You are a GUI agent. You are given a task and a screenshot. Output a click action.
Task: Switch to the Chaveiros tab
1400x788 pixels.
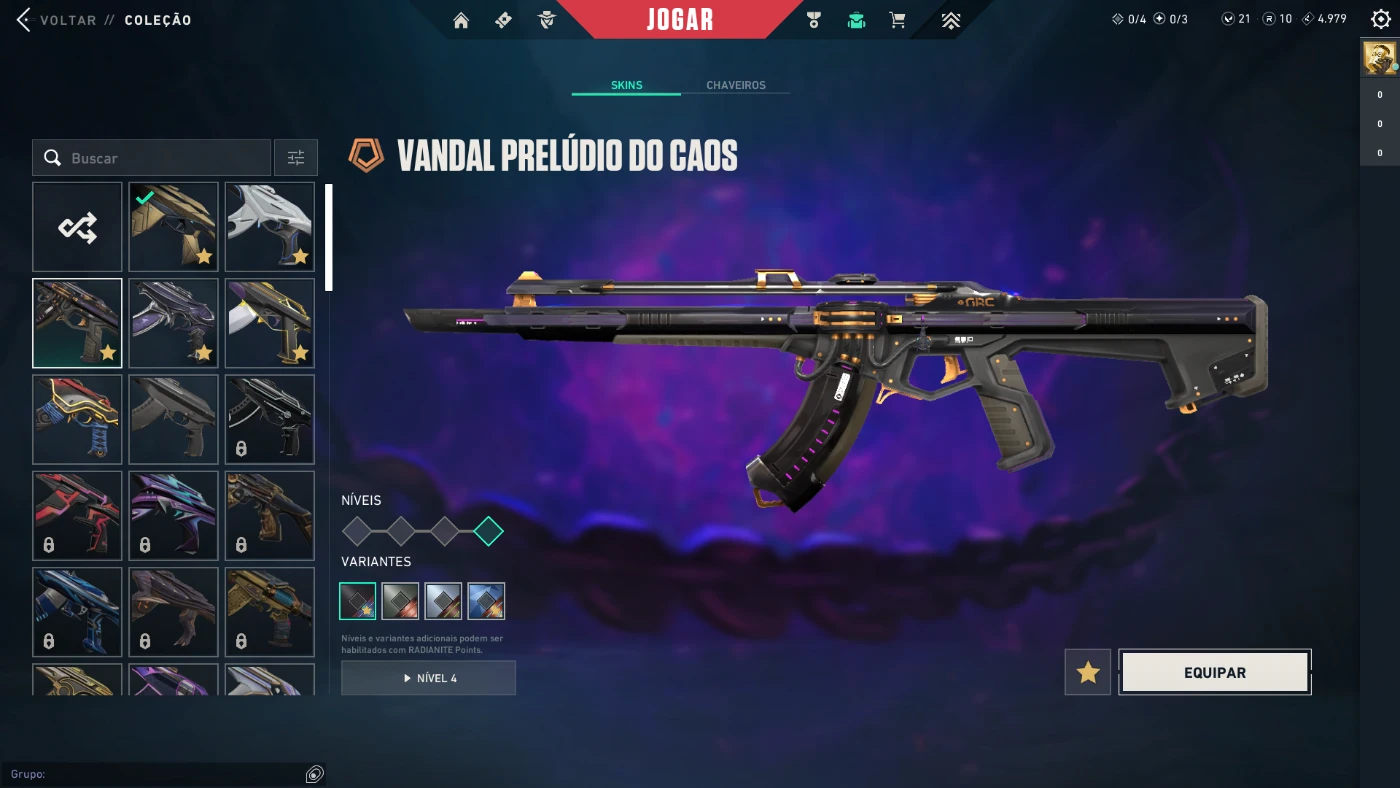coord(735,85)
